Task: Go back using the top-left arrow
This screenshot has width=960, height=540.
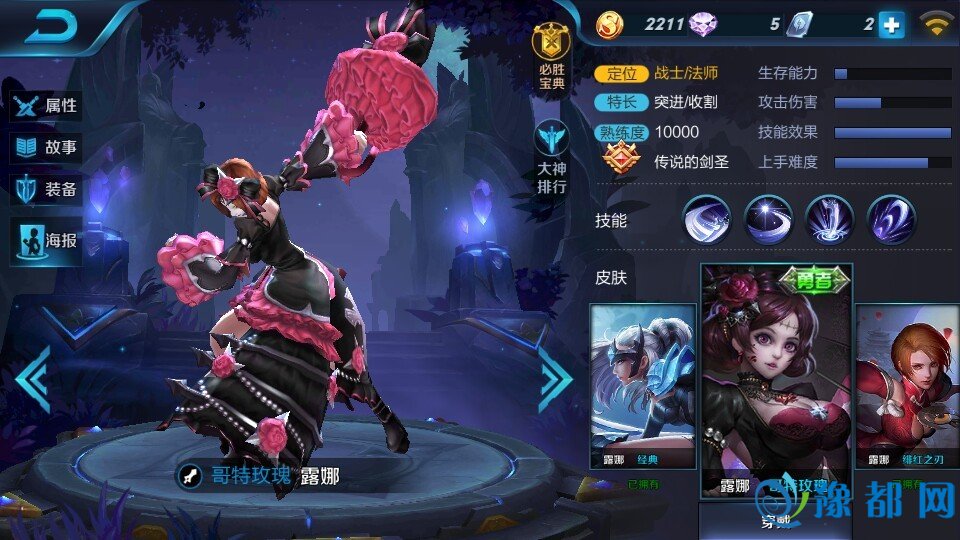Action: [52, 27]
